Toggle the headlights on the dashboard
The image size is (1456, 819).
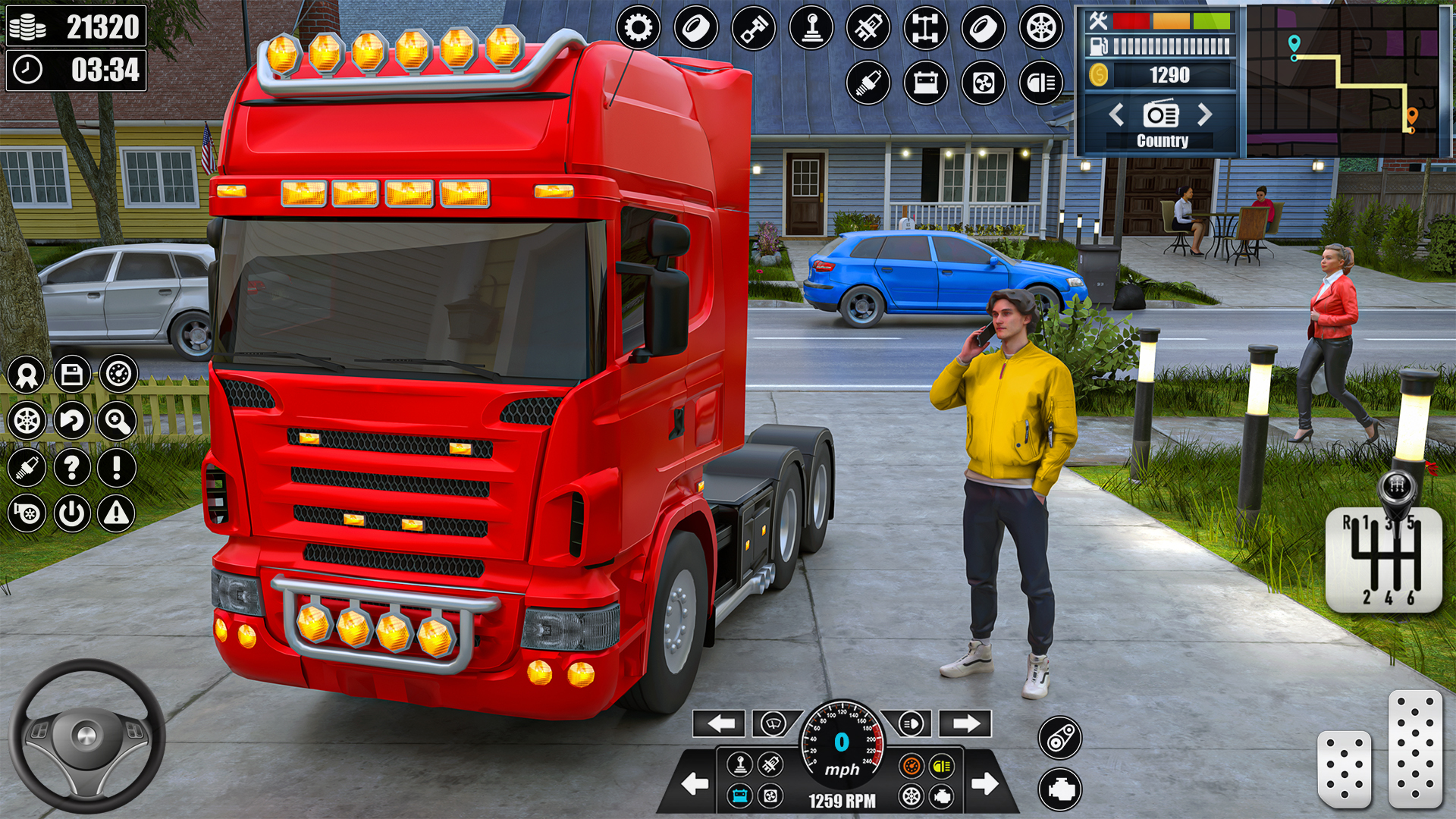(910, 723)
